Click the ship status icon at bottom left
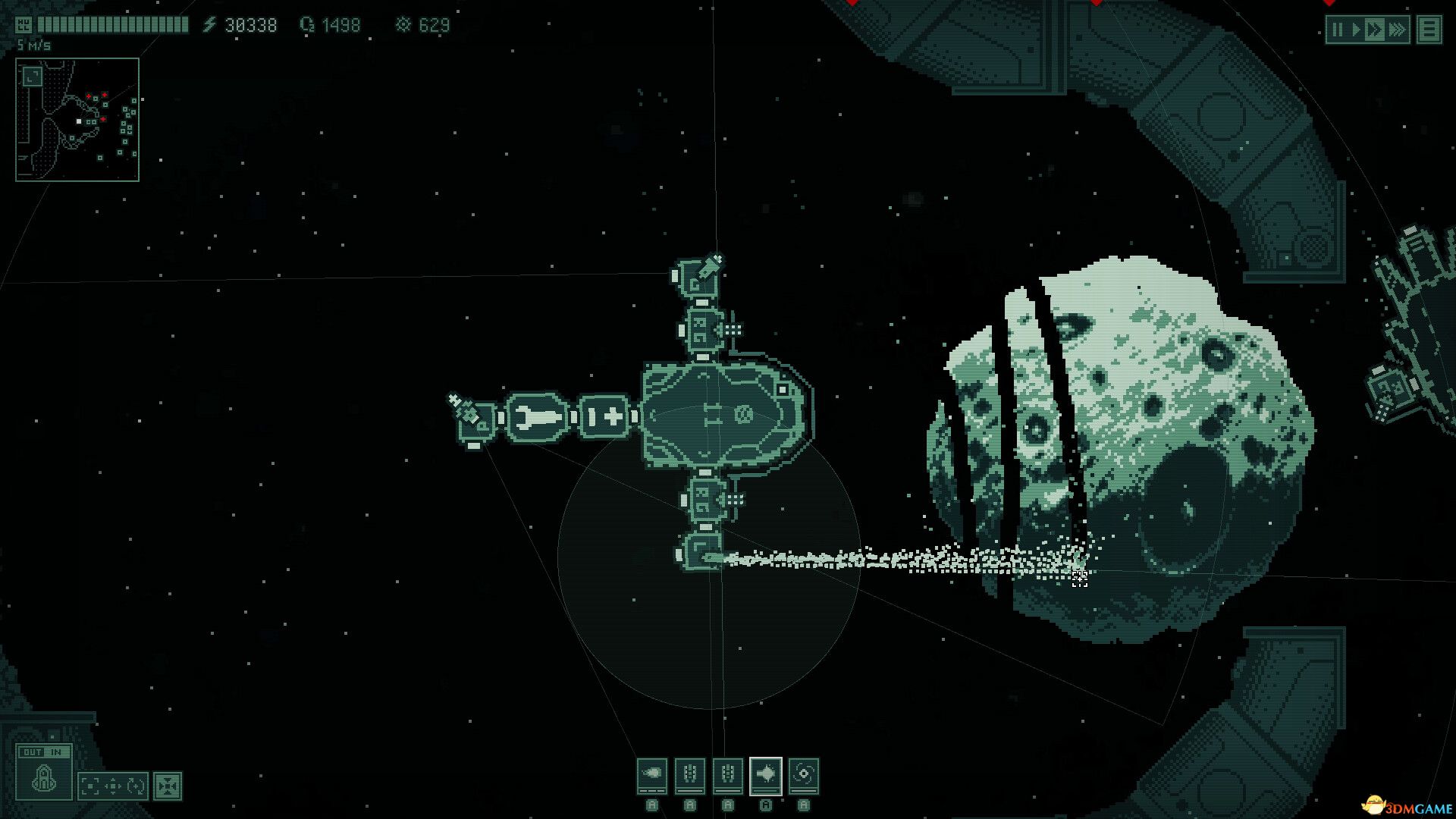The width and height of the screenshot is (1456, 819). 43,780
